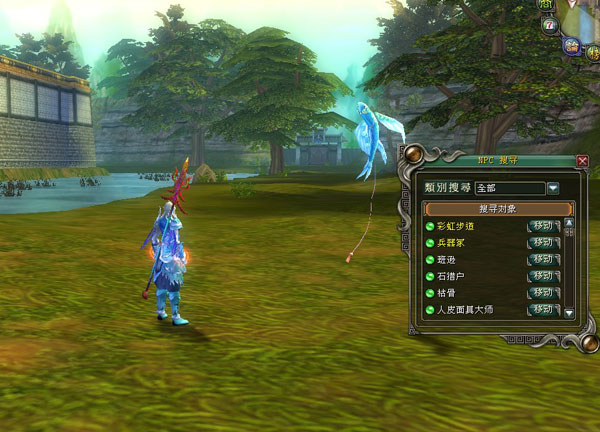Move to NPC 枯骨
Image resolution: width=600 pixels, height=432 pixels.
point(543,293)
